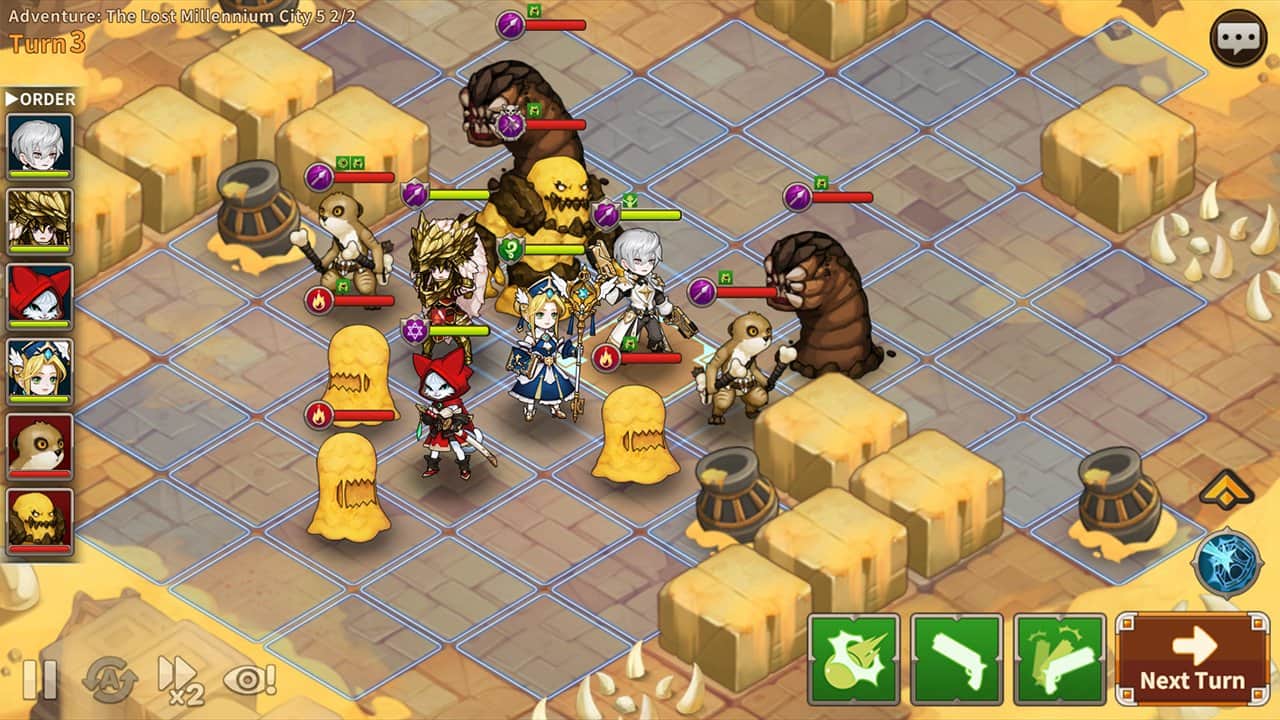Viewport: 1280px width, 720px height.
Task: Select the blonde priestess portrait
Action: (40, 371)
